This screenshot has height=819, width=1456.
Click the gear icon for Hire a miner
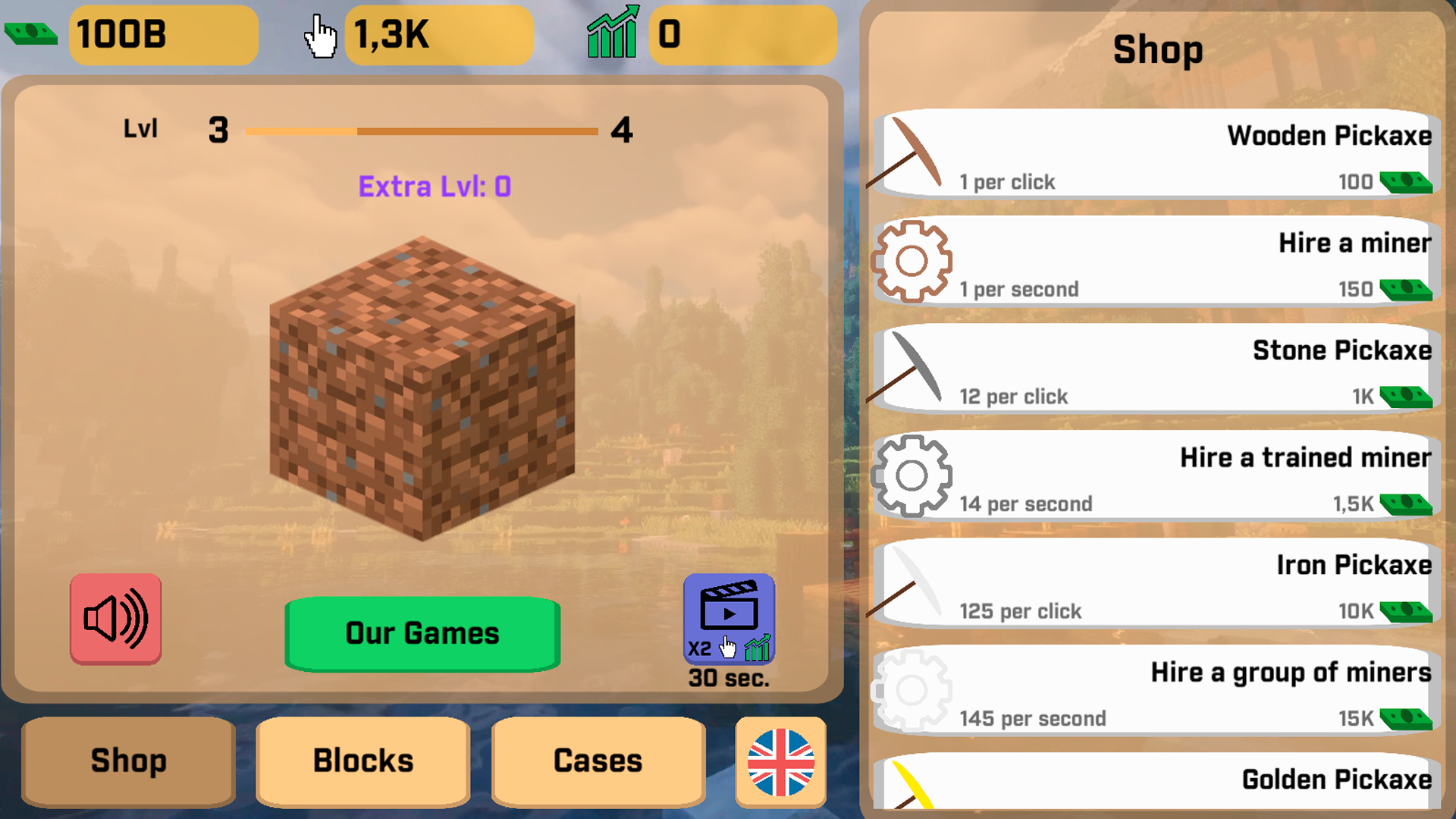[912, 260]
